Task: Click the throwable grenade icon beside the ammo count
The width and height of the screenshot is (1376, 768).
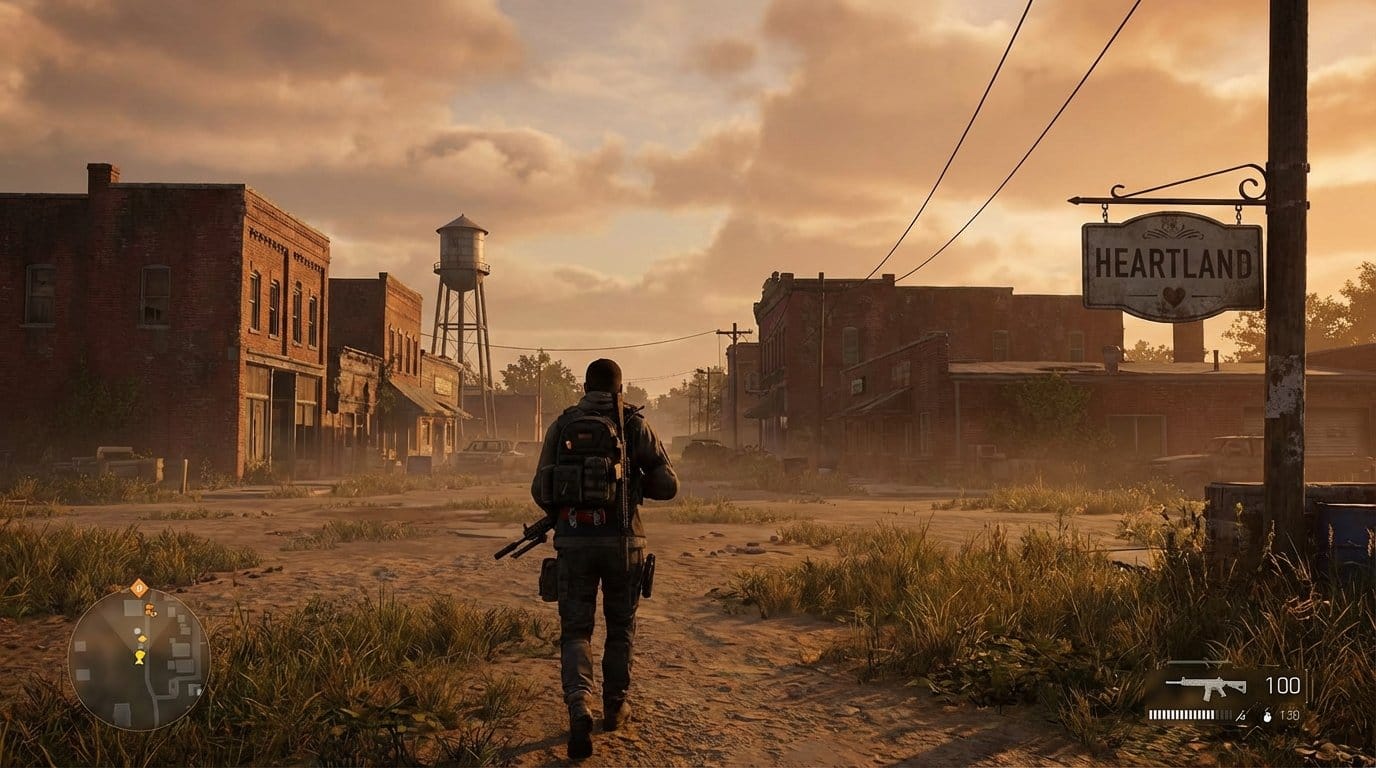Action: (x=1267, y=717)
